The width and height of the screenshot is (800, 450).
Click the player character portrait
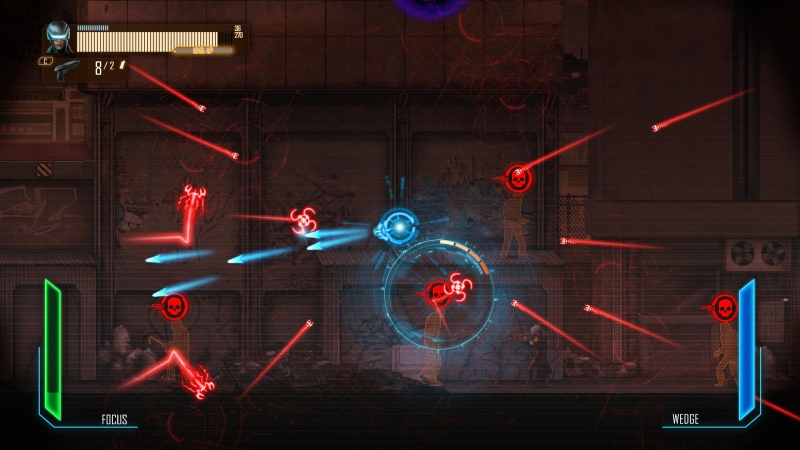click(x=59, y=36)
